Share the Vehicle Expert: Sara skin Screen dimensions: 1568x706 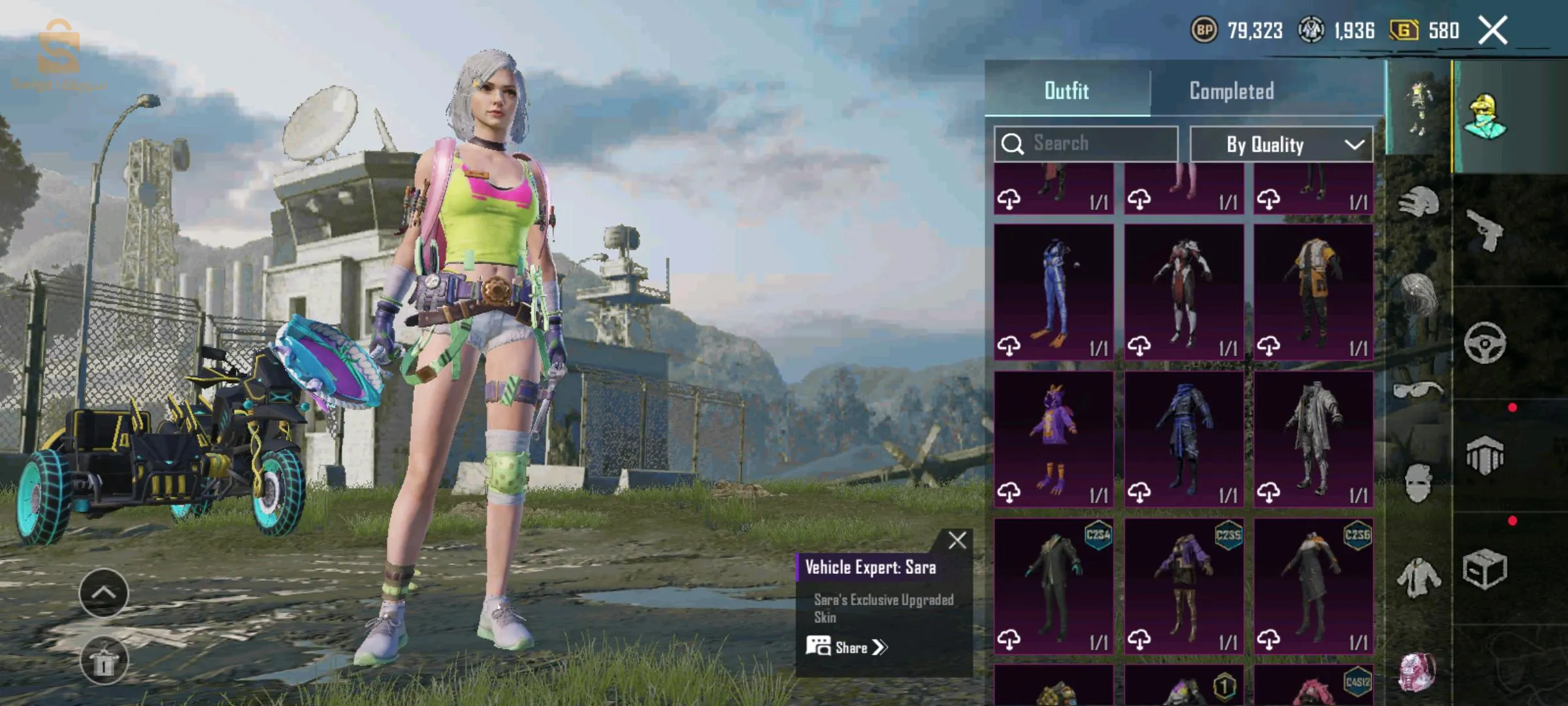(x=847, y=647)
